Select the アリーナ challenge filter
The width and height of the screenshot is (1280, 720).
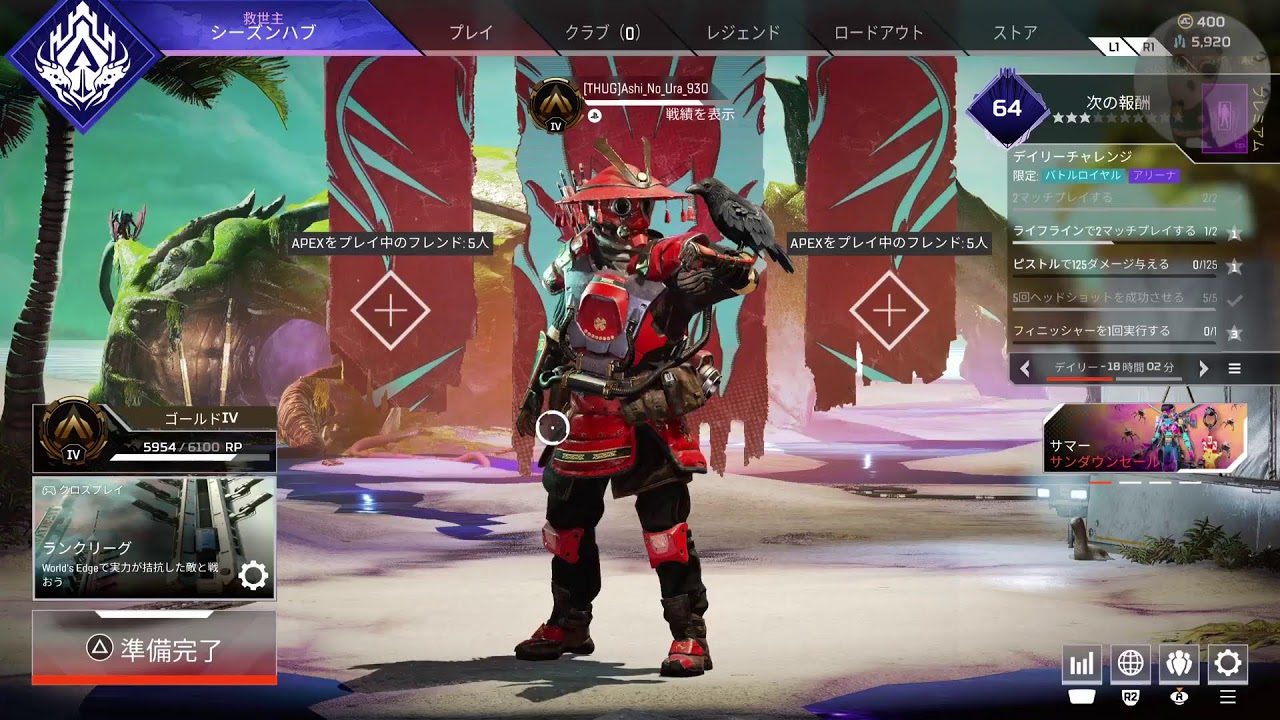pos(1154,175)
